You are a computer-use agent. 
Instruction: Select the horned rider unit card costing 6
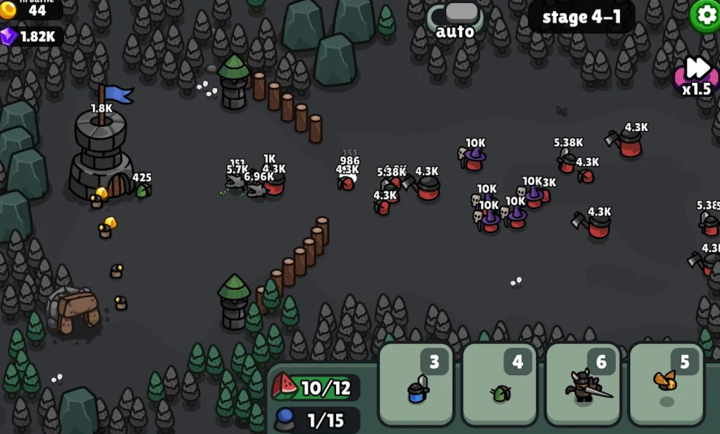[x=583, y=383]
